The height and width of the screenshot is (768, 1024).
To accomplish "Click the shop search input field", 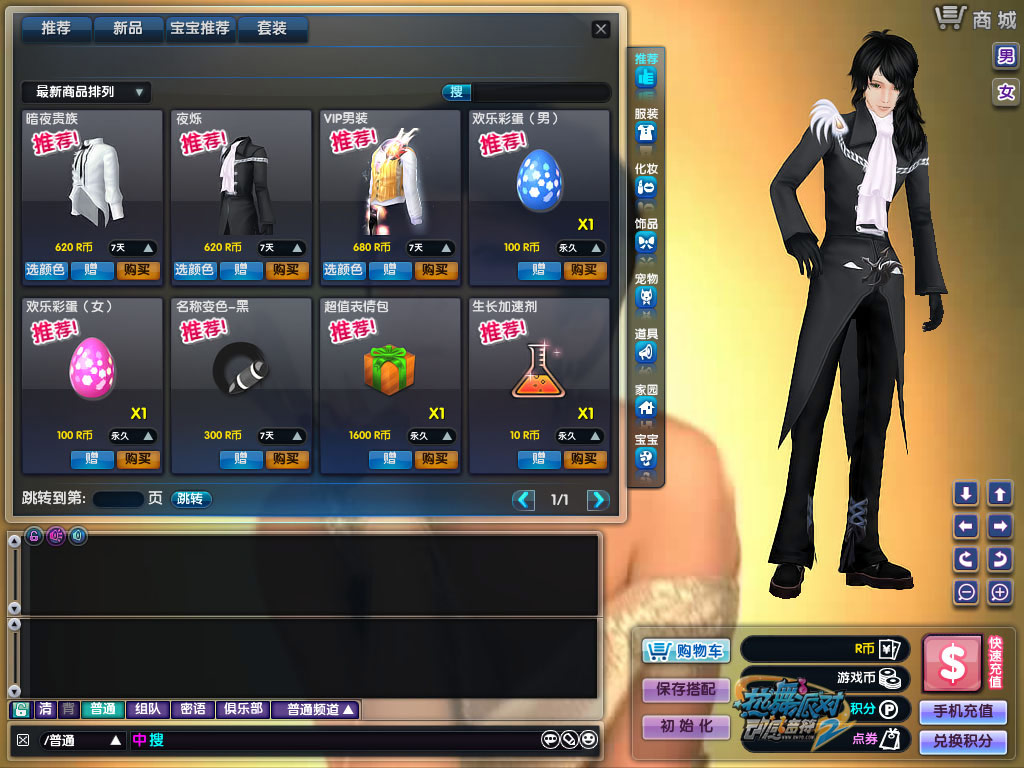I will tap(540, 93).
